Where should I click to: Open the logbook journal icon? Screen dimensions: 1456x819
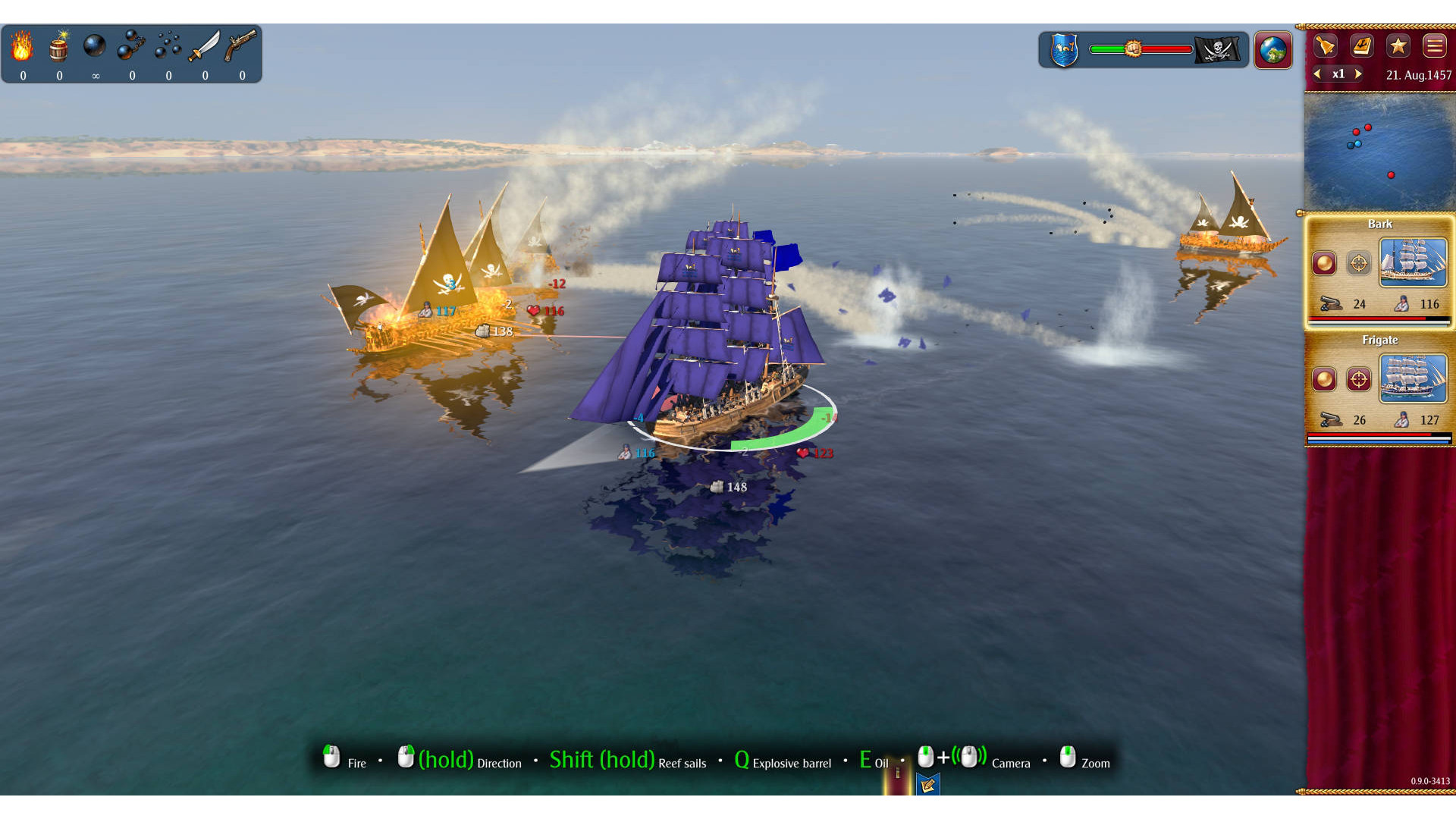[x=1362, y=46]
